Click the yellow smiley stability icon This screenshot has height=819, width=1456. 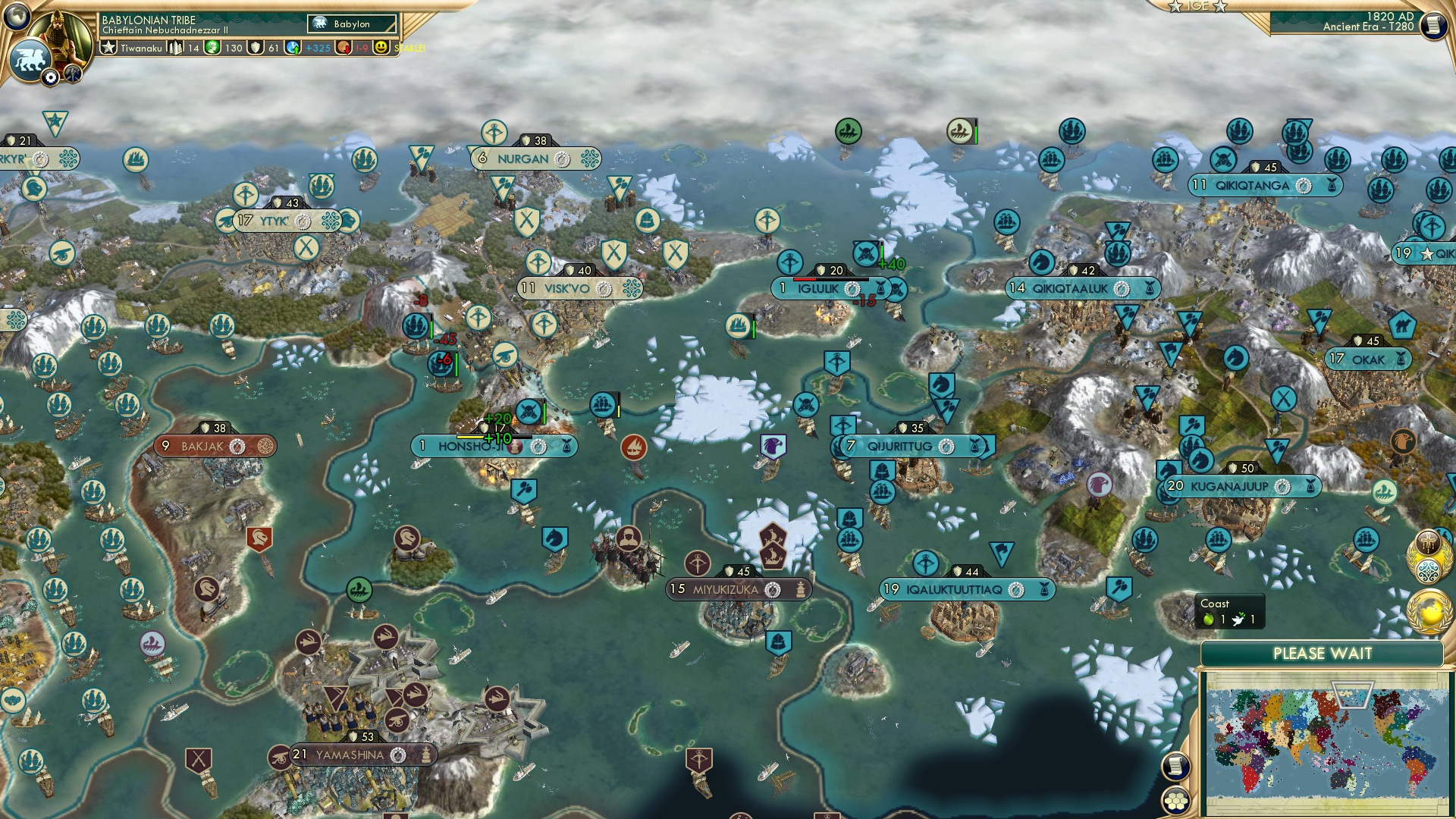[381, 48]
